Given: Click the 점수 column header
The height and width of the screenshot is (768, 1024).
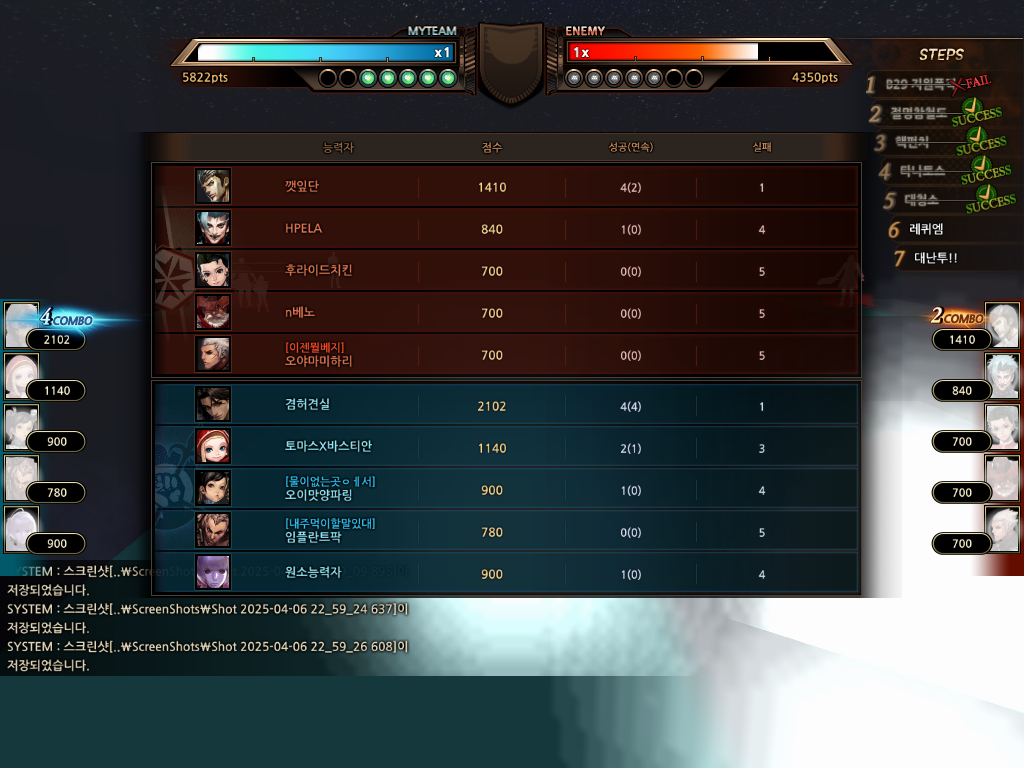Looking at the screenshot, I should [x=492, y=148].
